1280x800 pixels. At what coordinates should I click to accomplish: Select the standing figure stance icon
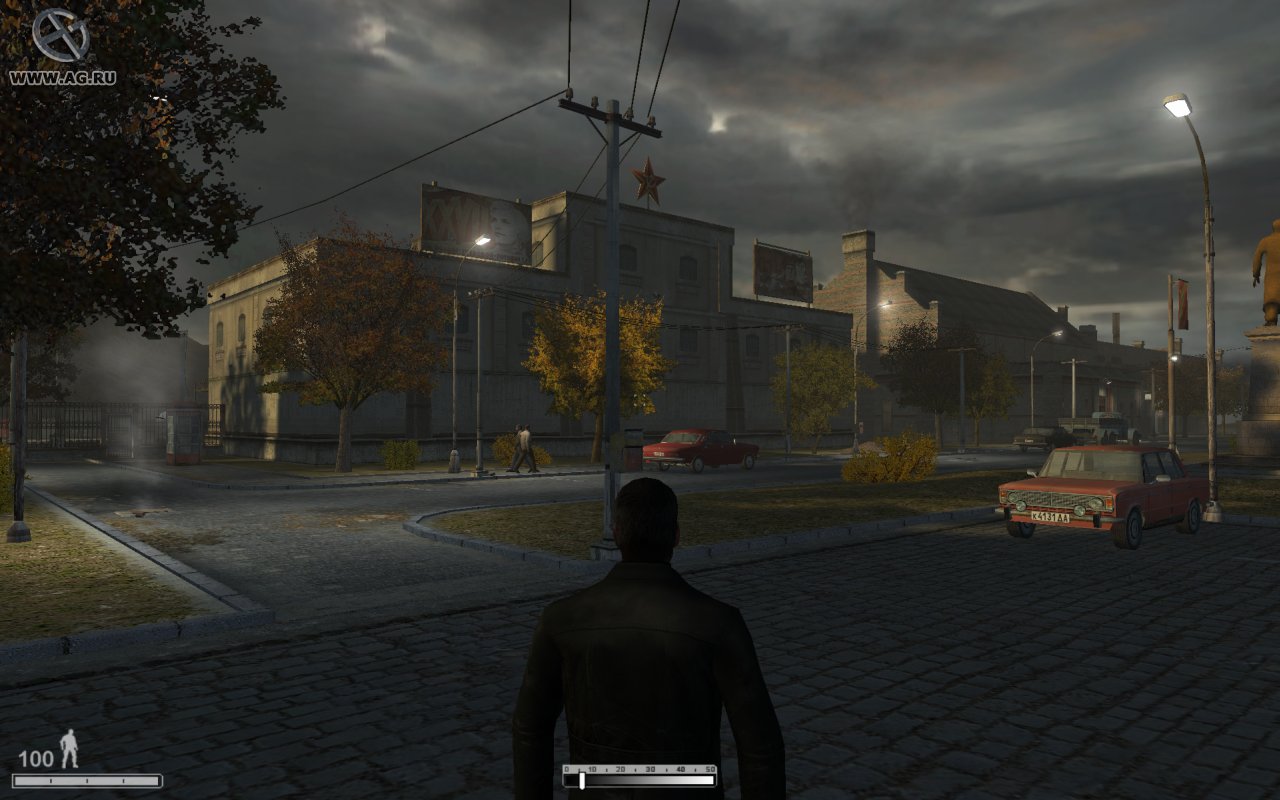69,748
